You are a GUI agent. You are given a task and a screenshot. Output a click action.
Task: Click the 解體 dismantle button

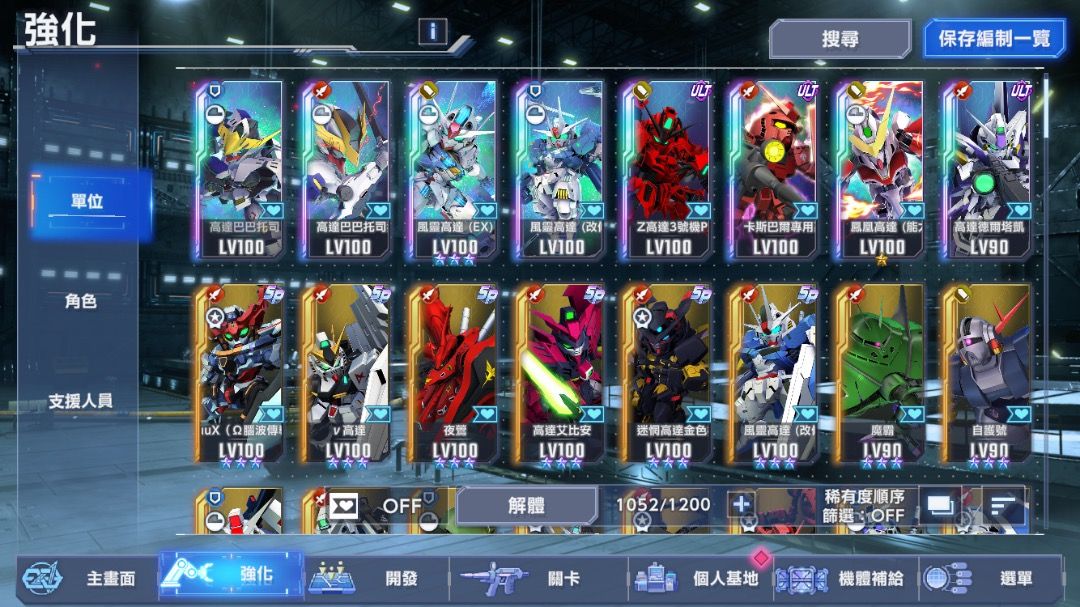(527, 505)
